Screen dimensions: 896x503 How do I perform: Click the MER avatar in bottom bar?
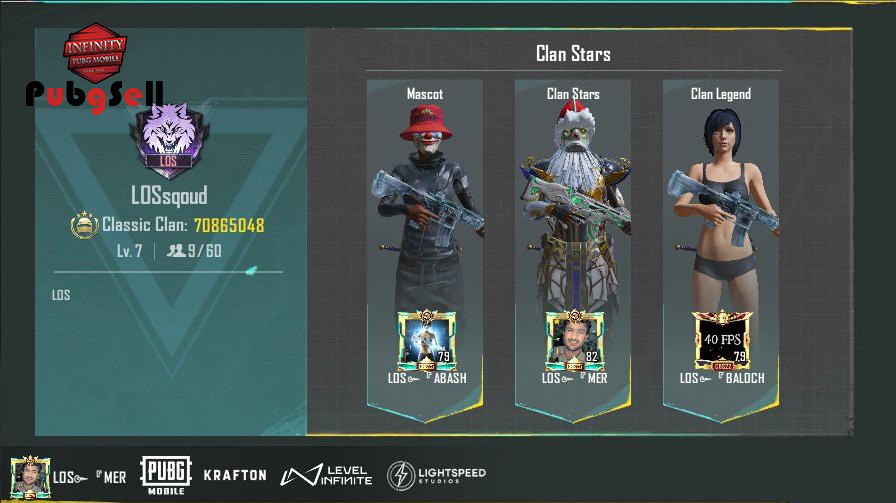(30, 475)
